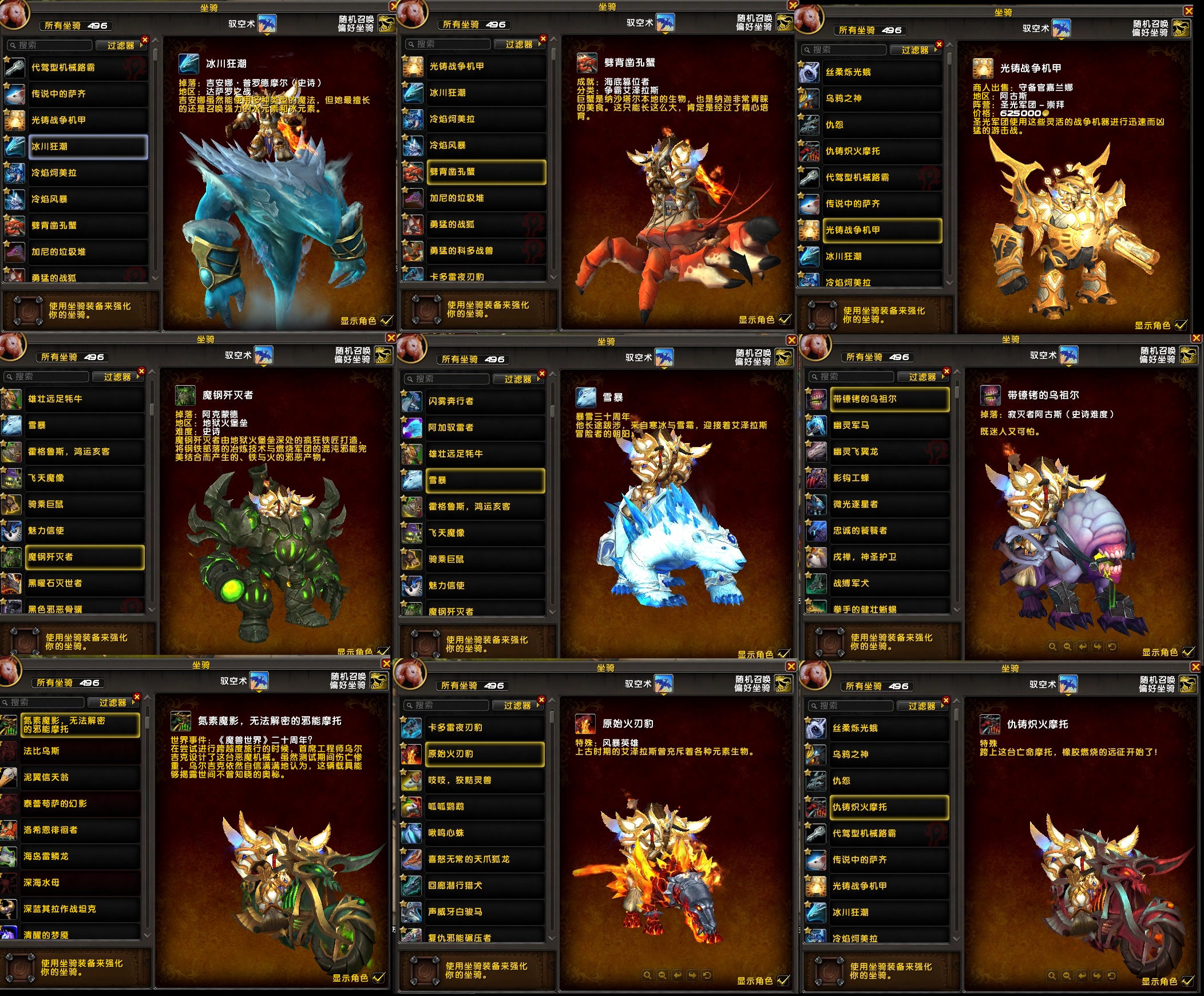
Task: Choose the 法比乌斯 mount row
Action: tap(80, 751)
